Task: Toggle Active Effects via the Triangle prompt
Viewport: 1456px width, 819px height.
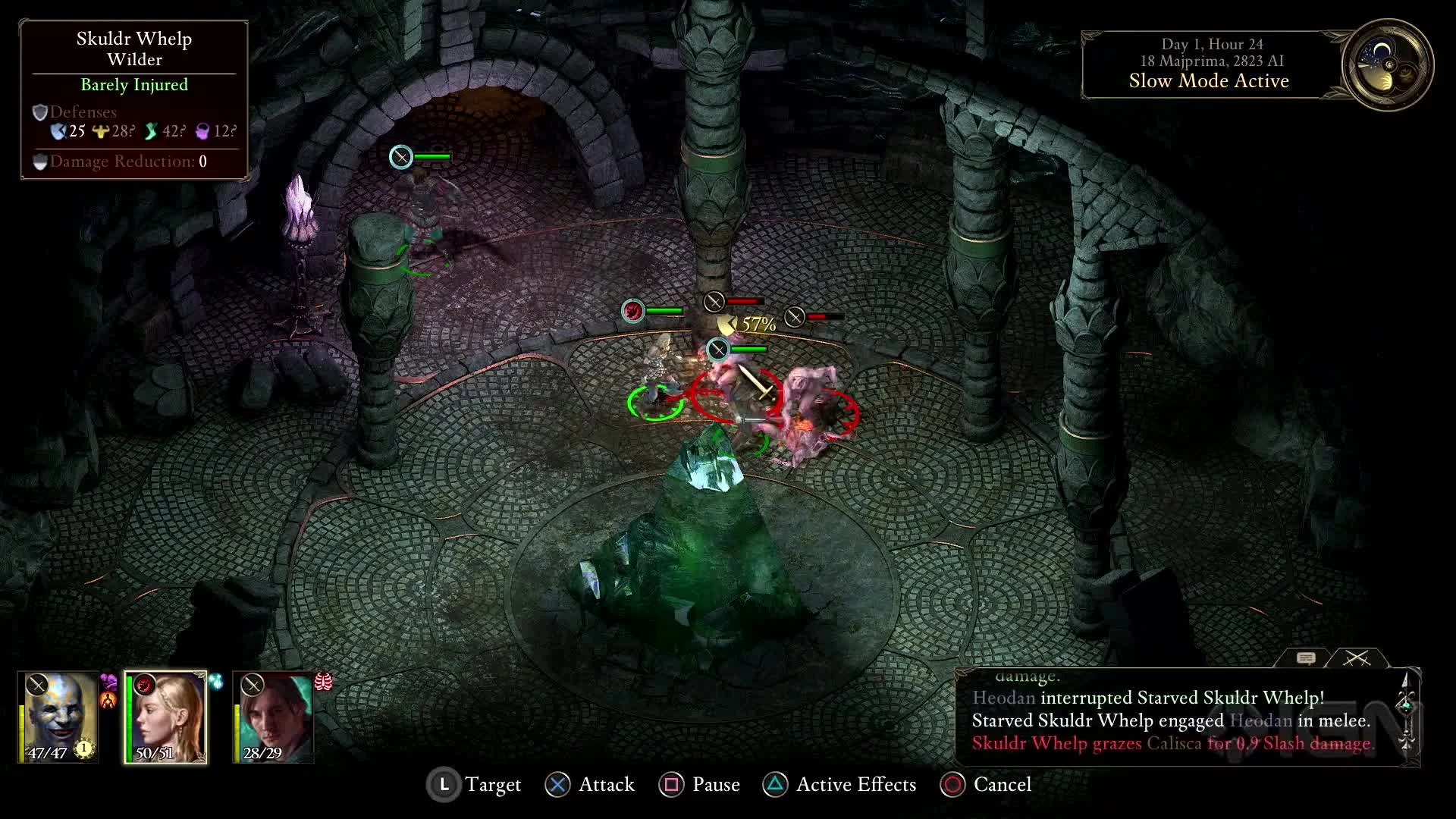Action: 775,785
